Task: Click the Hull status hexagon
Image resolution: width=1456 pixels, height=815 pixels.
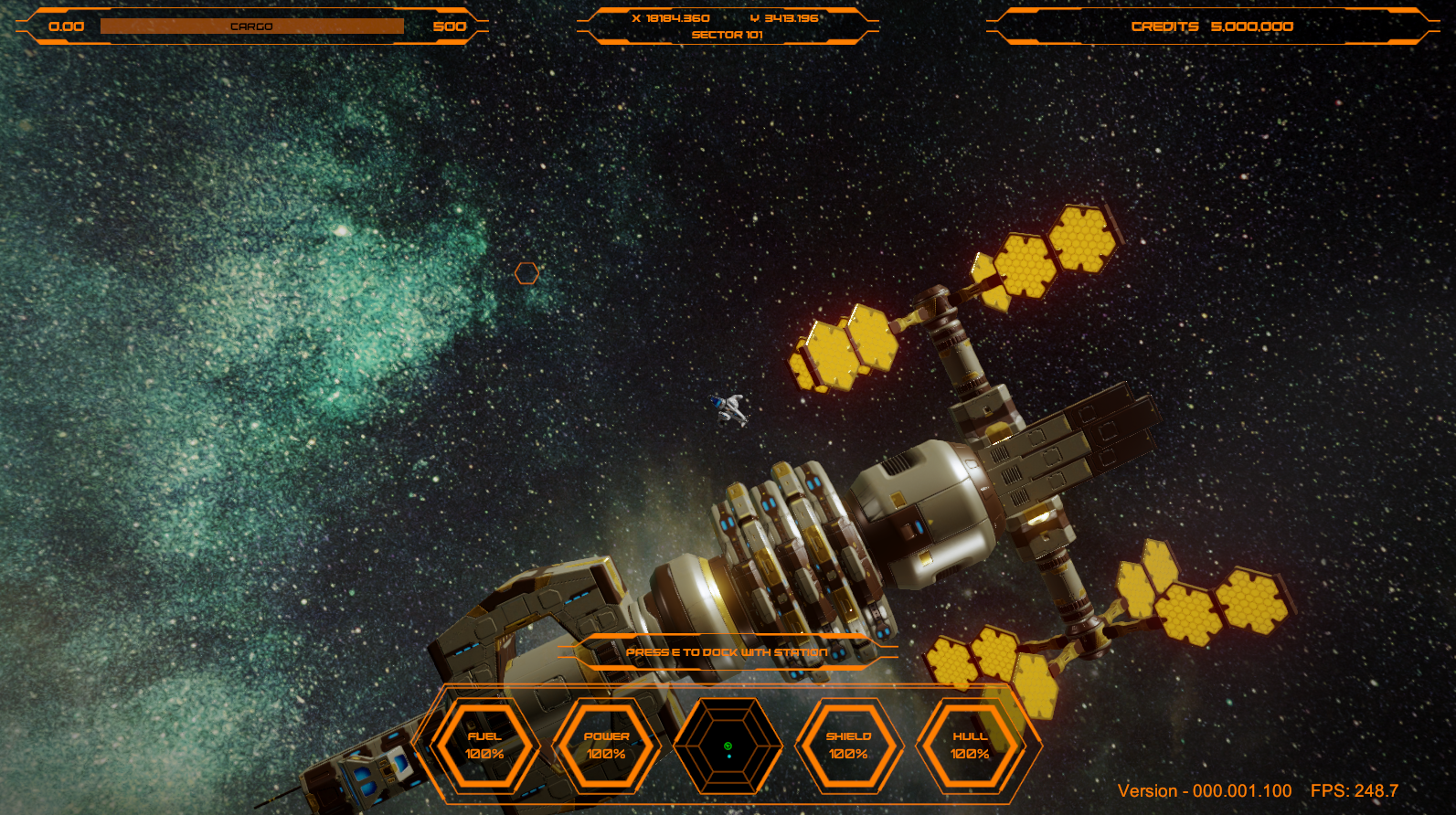Action: click(x=969, y=743)
